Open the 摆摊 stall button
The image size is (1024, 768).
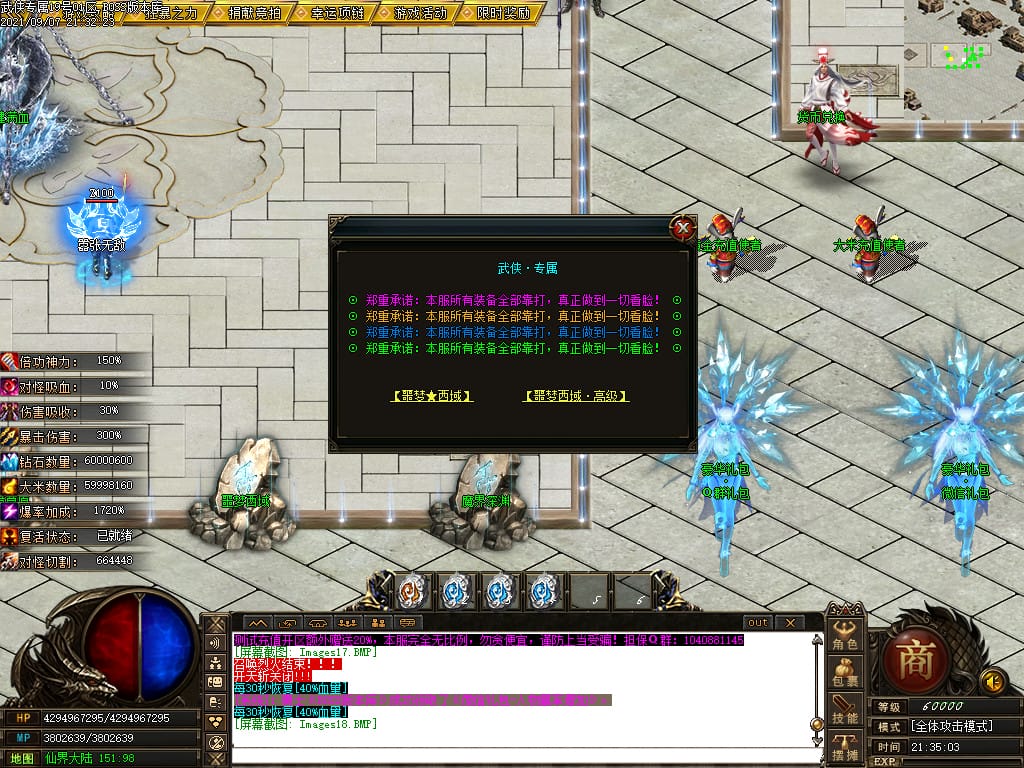[845, 746]
